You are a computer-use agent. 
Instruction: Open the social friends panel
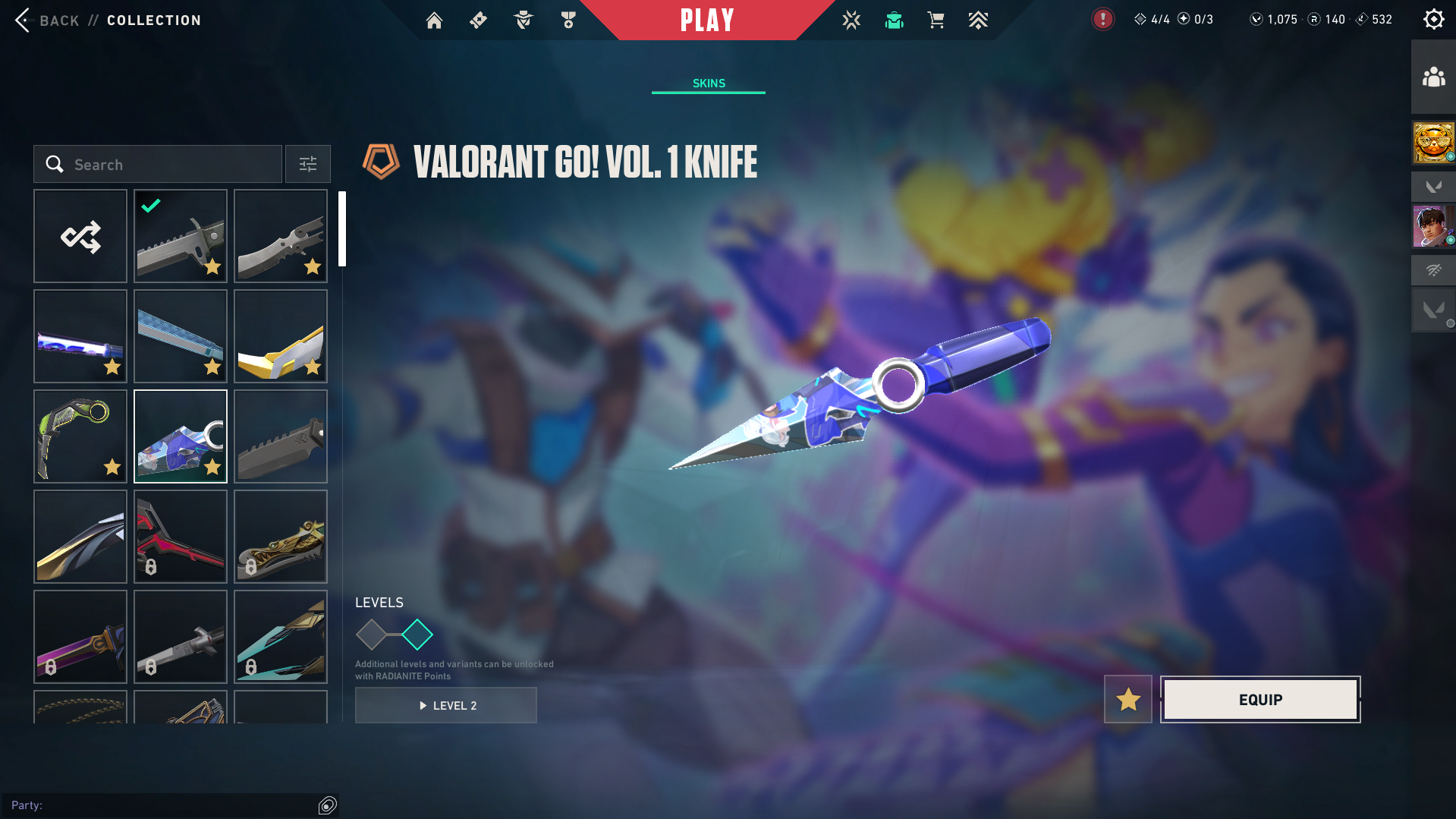point(1433,77)
